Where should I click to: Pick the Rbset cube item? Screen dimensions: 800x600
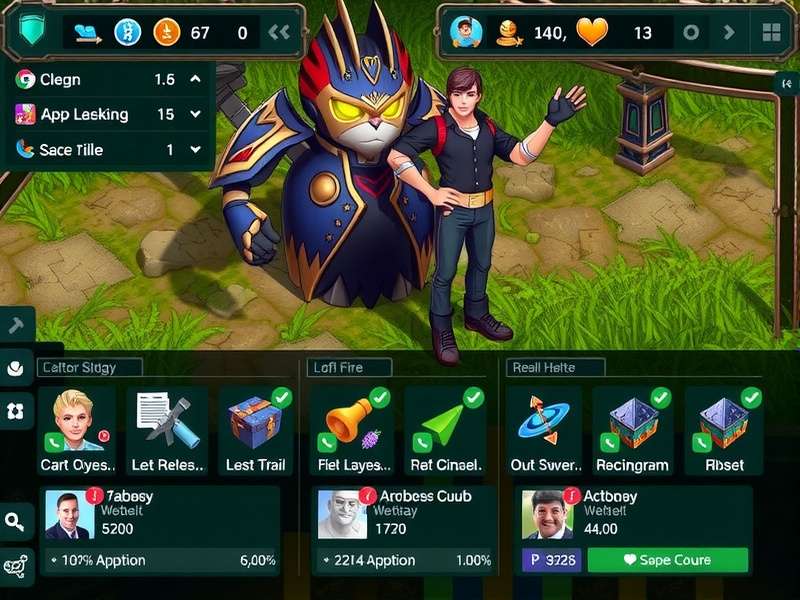[x=724, y=430]
